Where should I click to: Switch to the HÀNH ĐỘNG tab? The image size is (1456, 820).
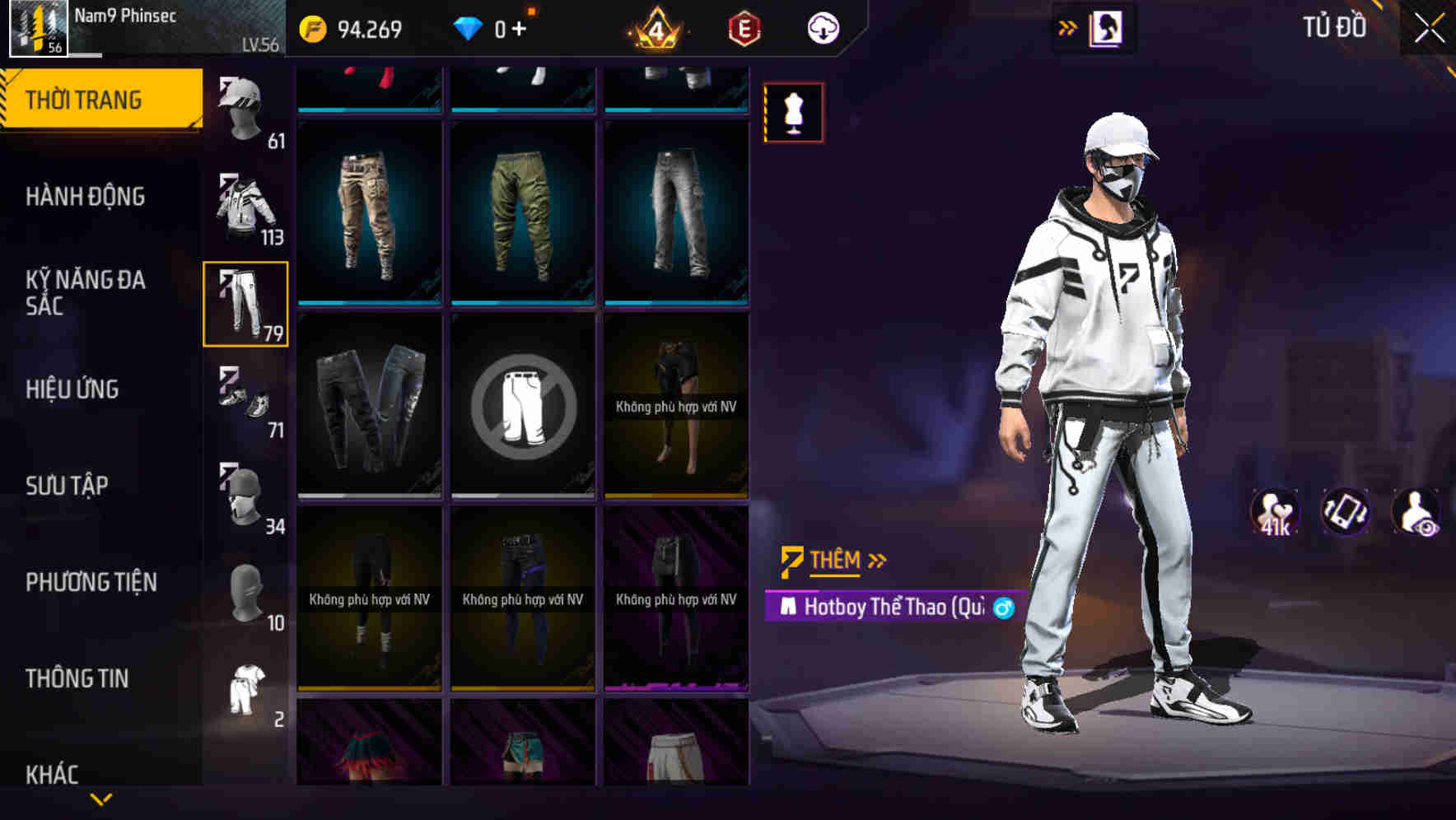[x=85, y=197]
